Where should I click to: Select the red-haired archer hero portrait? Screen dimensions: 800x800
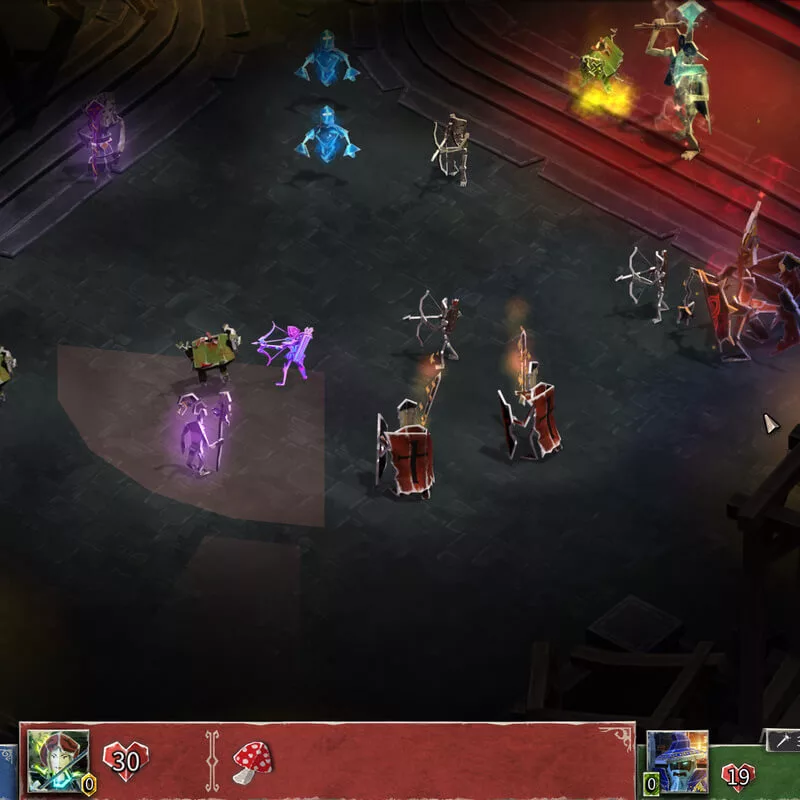57,760
